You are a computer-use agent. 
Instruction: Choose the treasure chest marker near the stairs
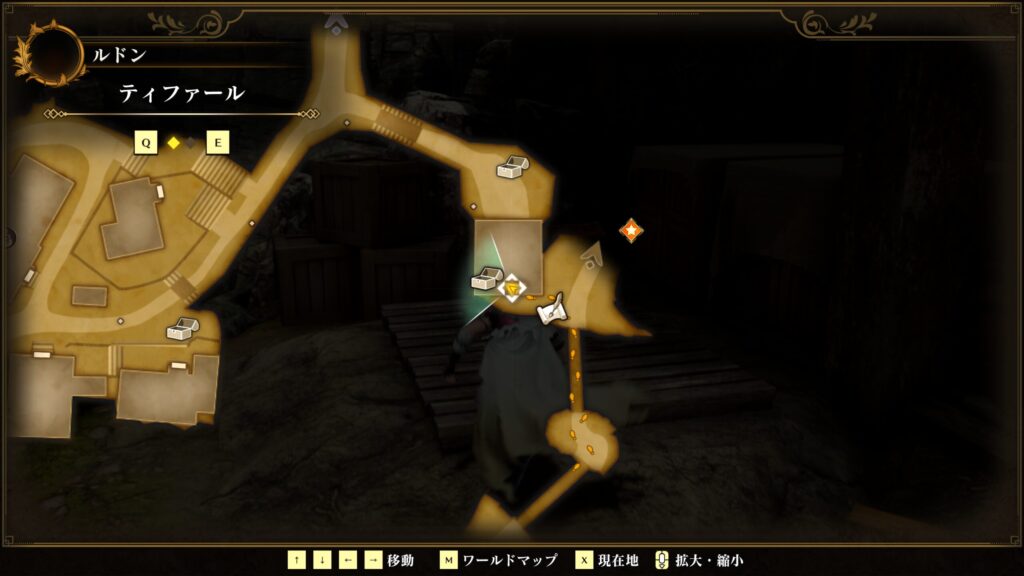point(512,167)
